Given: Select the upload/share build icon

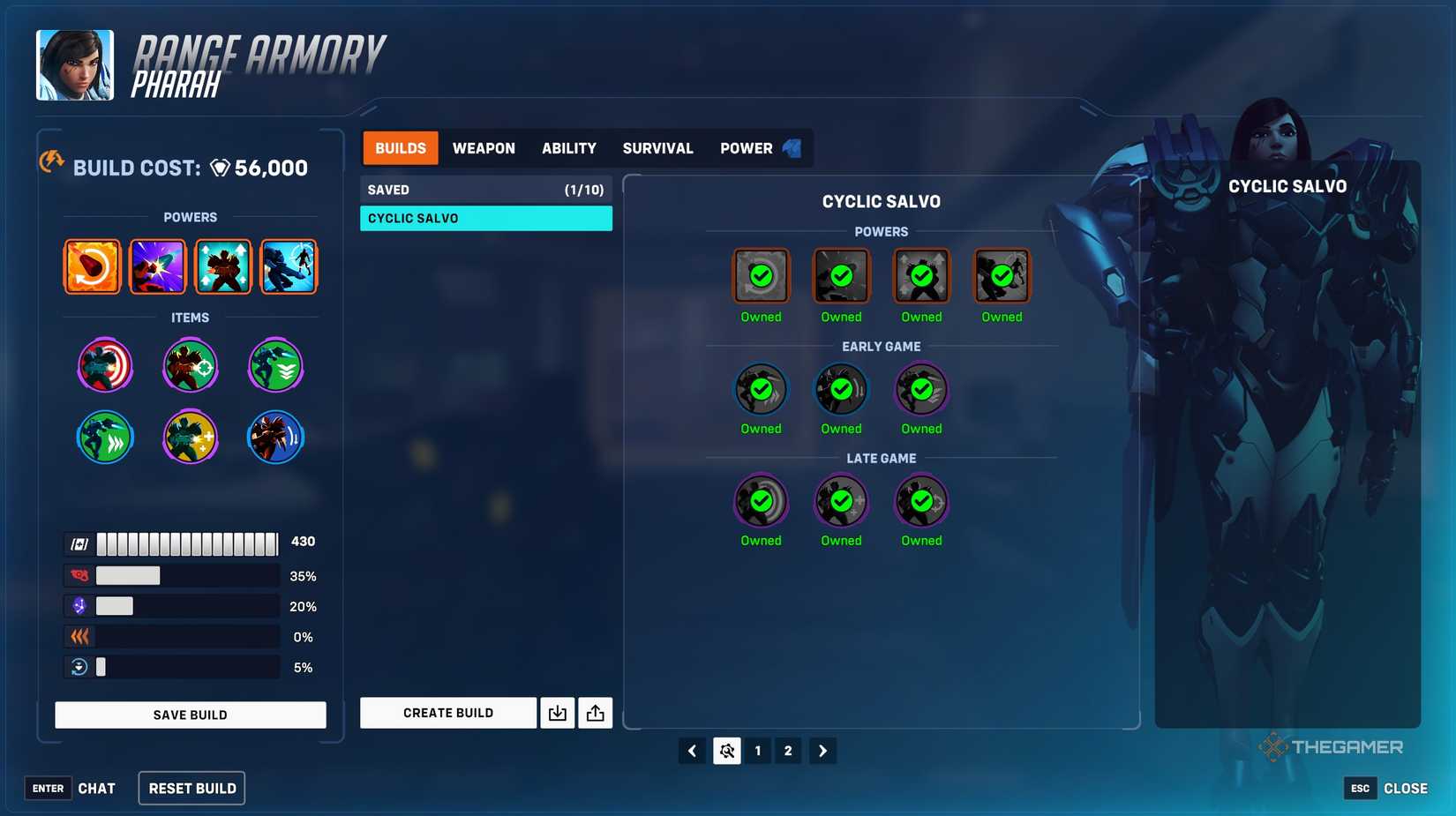Looking at the screenshot, I should (x=596, y=713).
